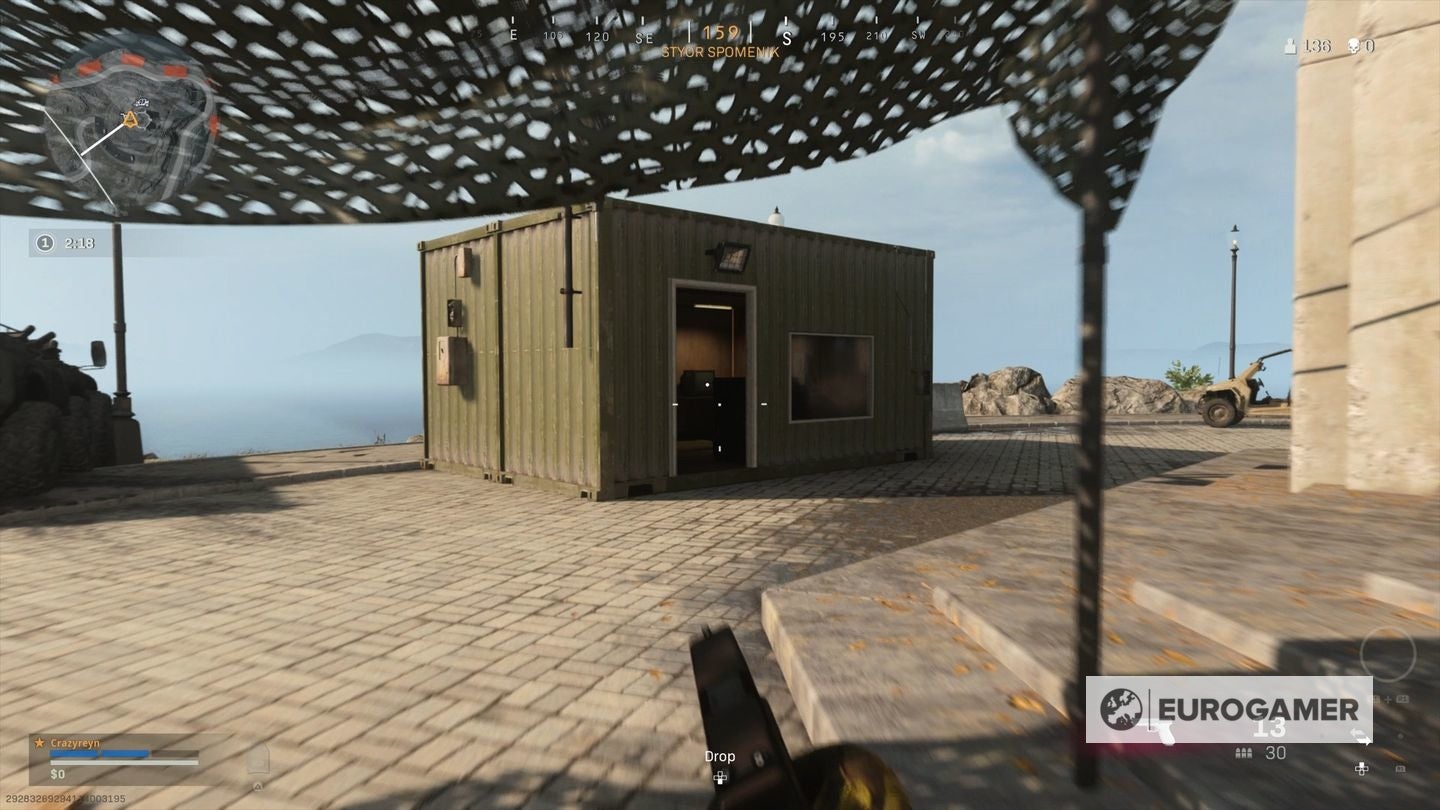
Task: Click the d-pad icon in the bottom right
Action: click(x=1362, y=769)
